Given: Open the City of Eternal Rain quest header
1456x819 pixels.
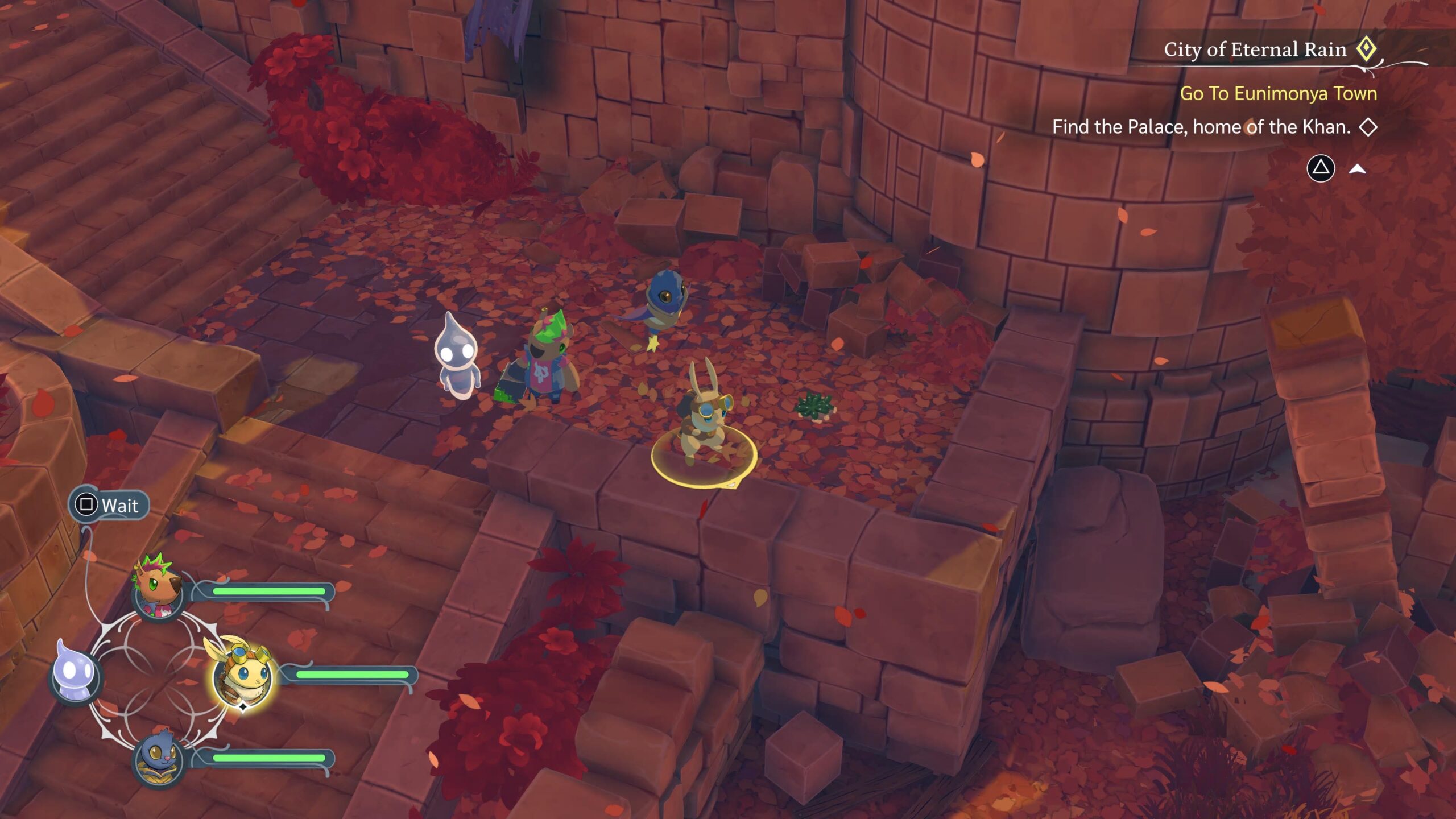Looking at the screenshot, I should 1255,49.
